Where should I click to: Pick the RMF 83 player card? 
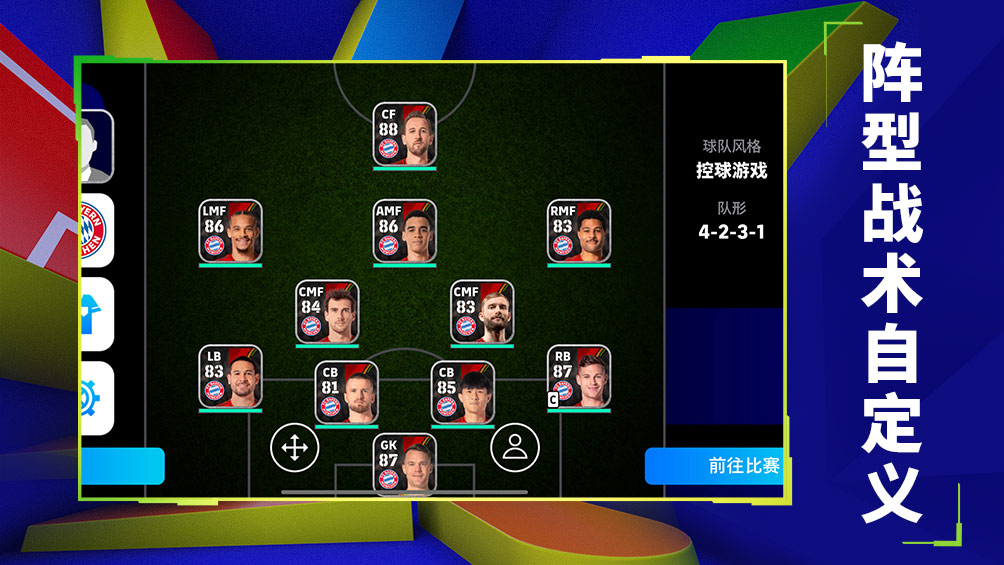tap(578, 231)
